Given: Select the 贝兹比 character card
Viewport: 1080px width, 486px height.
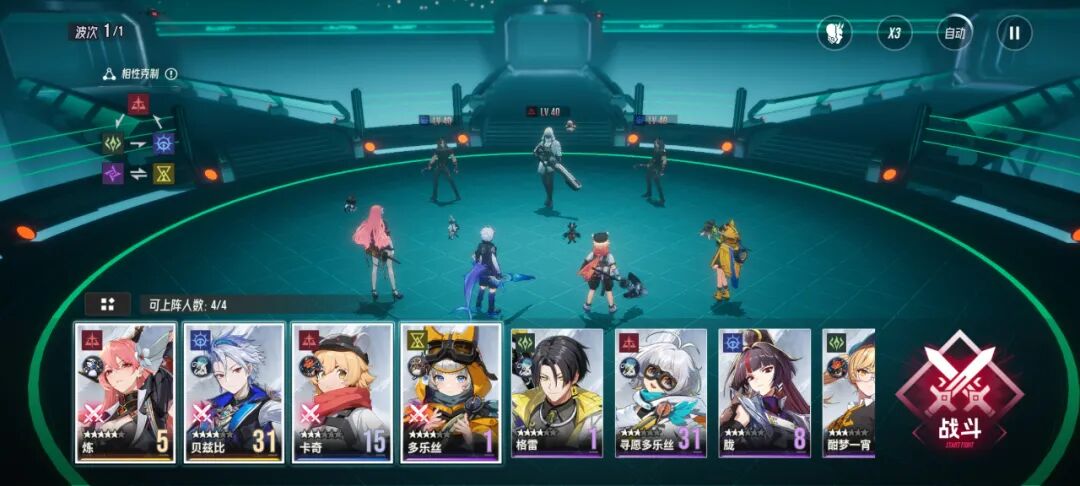Looking at the screenshot, I should point(233,392).
